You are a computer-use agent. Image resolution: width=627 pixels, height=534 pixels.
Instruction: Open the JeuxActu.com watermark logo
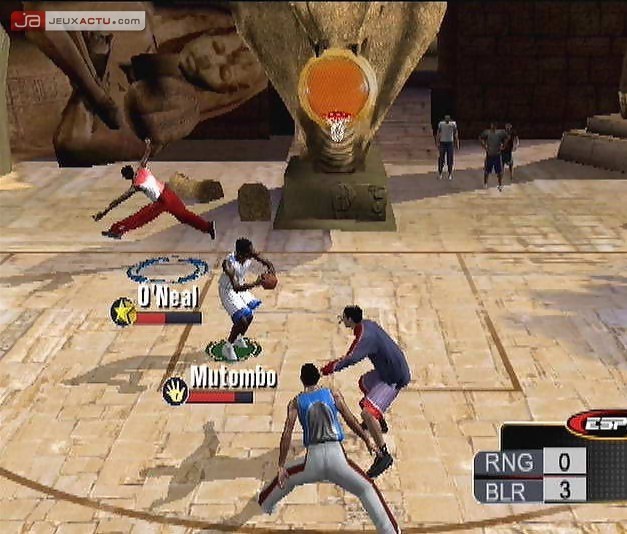[77, 20]
